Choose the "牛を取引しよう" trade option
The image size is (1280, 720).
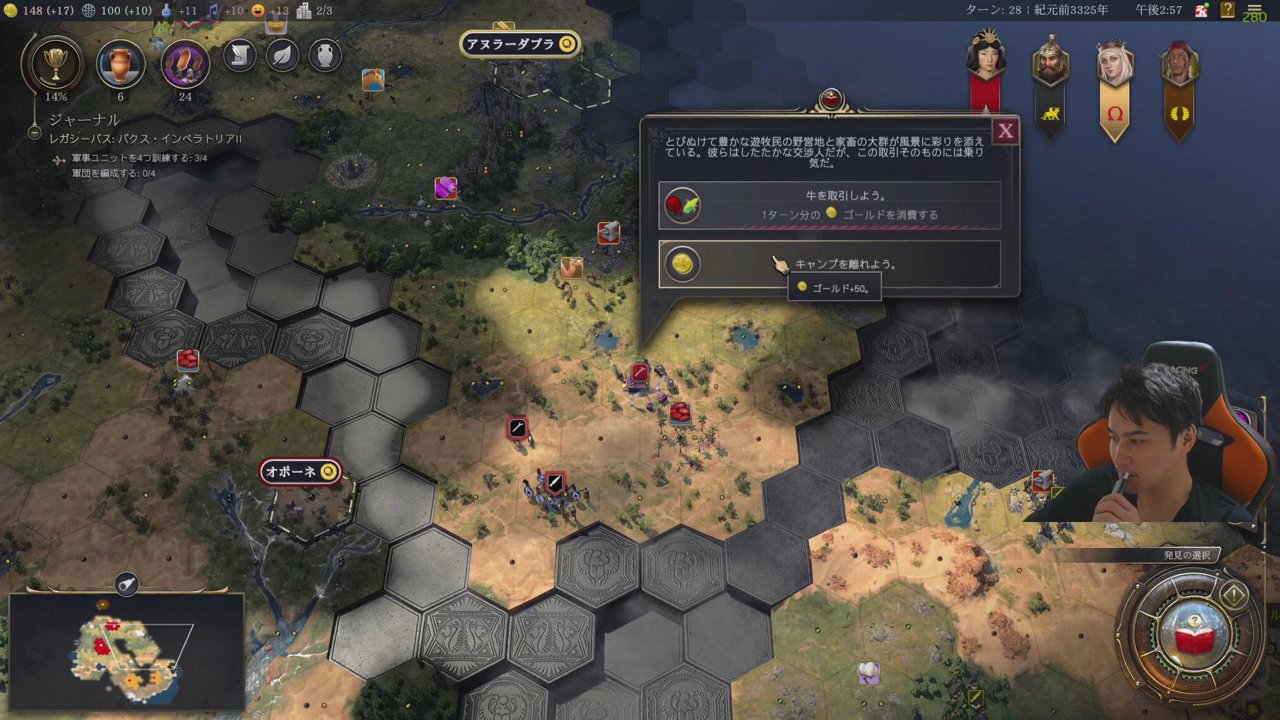(829, 206)
